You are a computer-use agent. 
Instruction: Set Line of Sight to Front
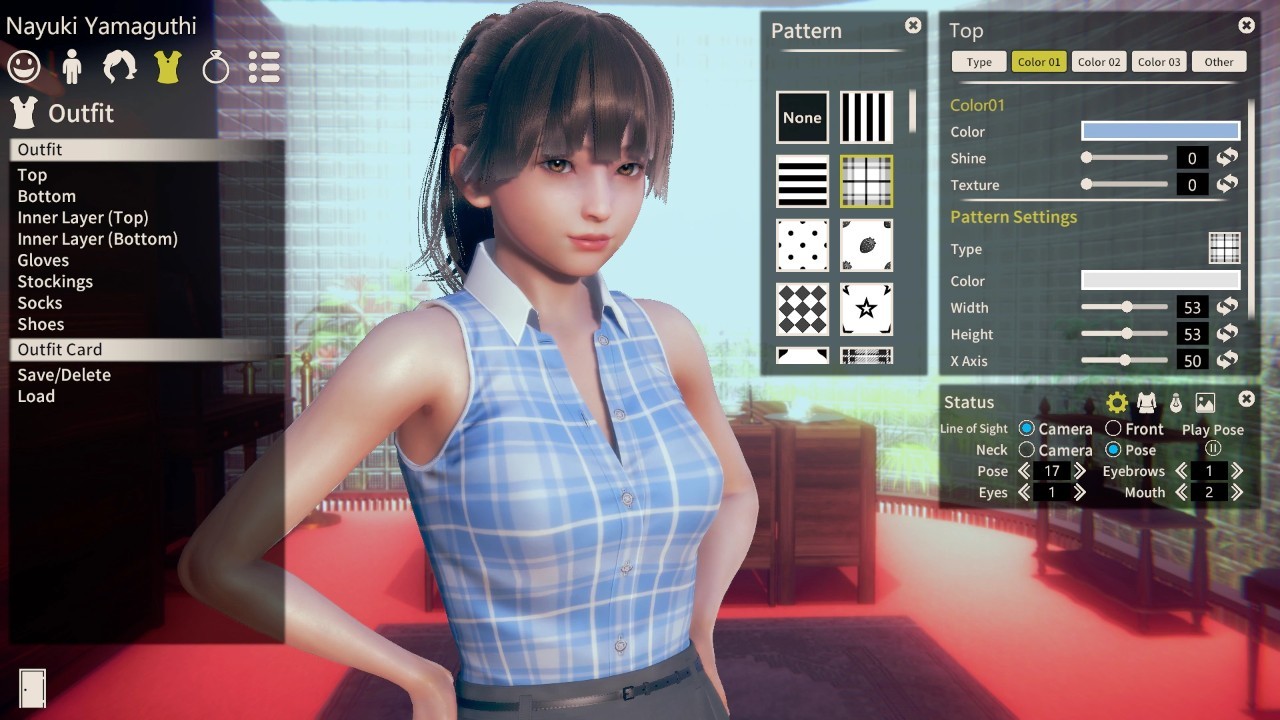1113,428
